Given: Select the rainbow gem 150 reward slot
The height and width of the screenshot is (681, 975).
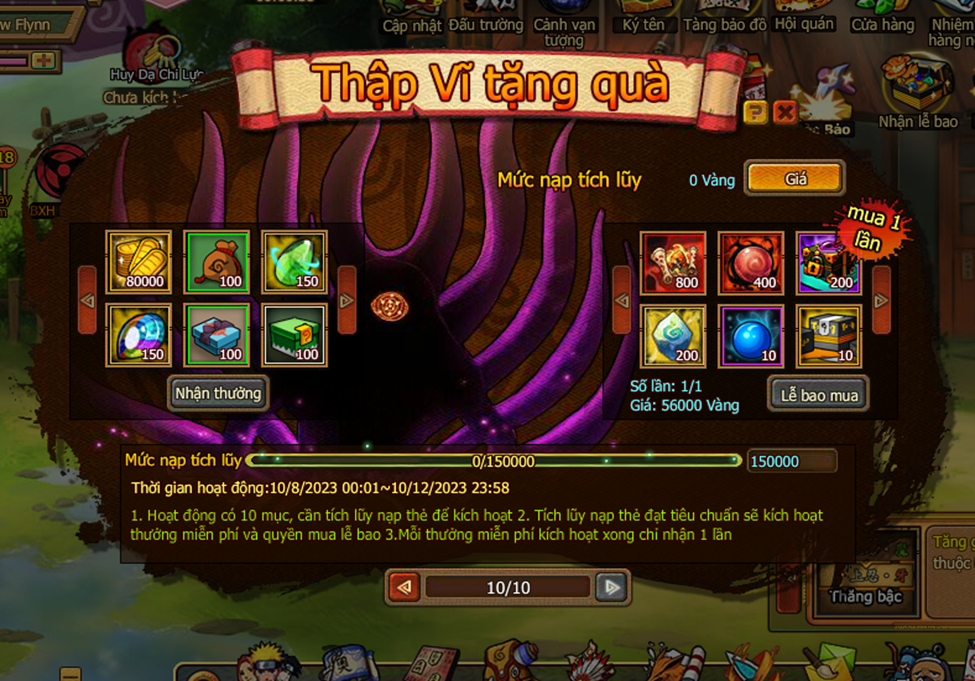Looking at the screenshot, I should pyautogui.click(x=139, y=335).
